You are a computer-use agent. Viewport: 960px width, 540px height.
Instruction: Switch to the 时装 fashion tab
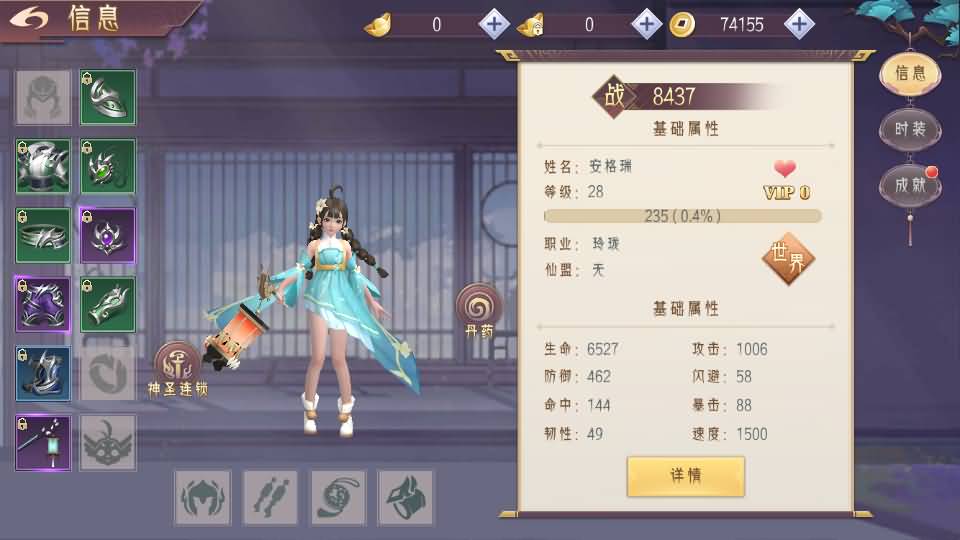pos(910,129)
